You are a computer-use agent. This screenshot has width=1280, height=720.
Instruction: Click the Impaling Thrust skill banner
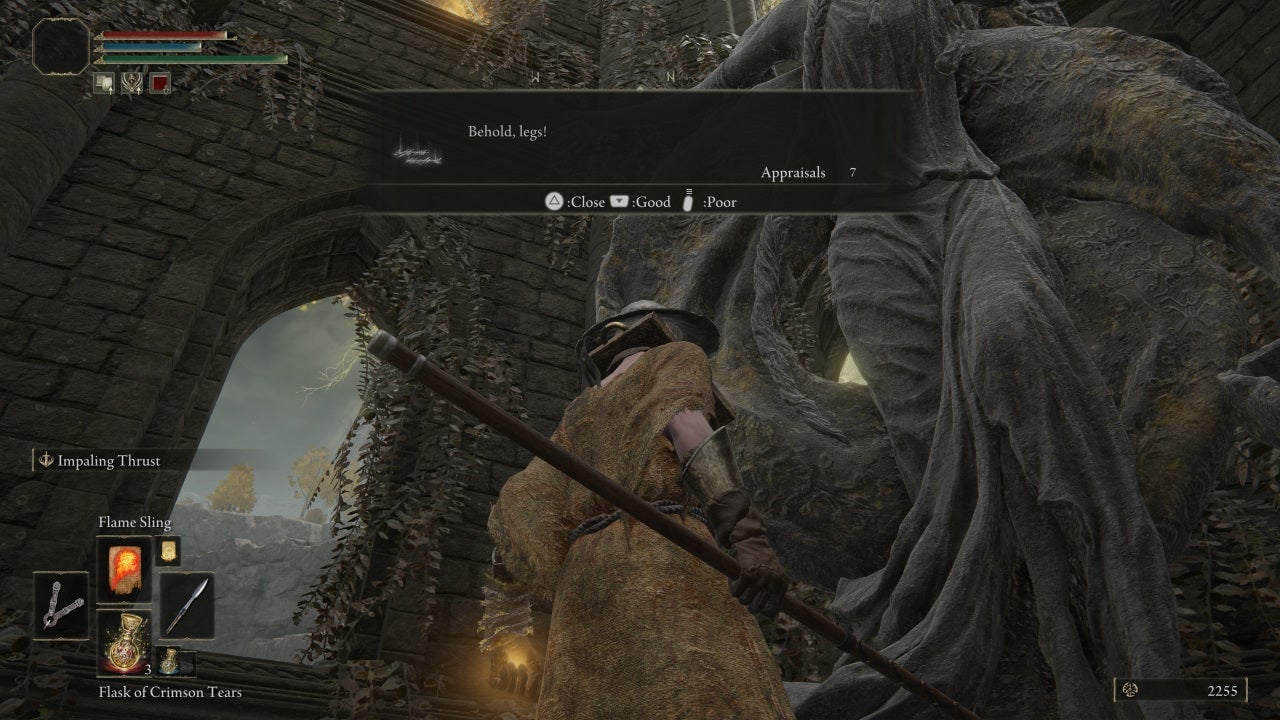coord(100,461)
